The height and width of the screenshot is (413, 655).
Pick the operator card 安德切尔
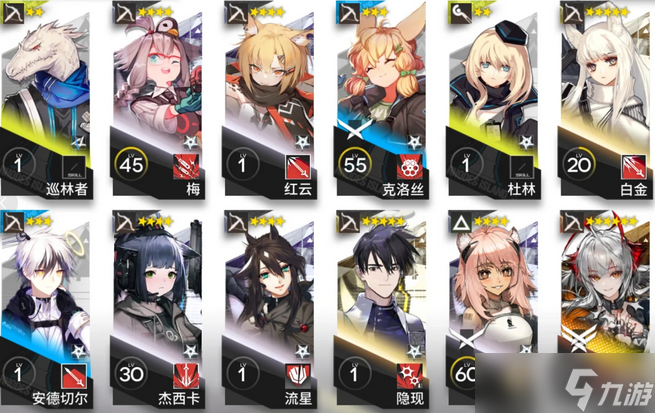click(51, 310)
